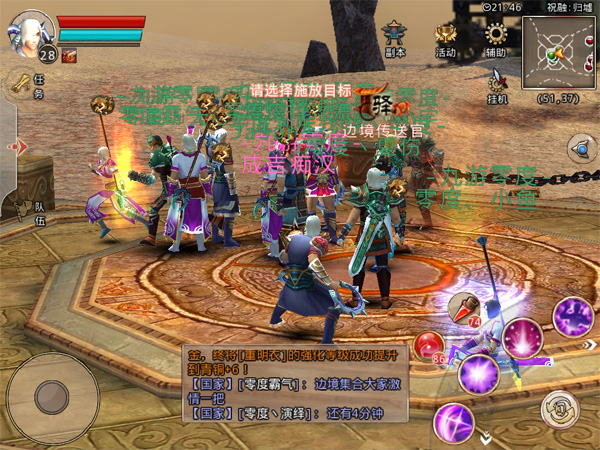Image resolution: width=600 pixels, height=450 pixels.
Task: Open the 活动 events trophy menu
Action: click(x=446, y=38)
